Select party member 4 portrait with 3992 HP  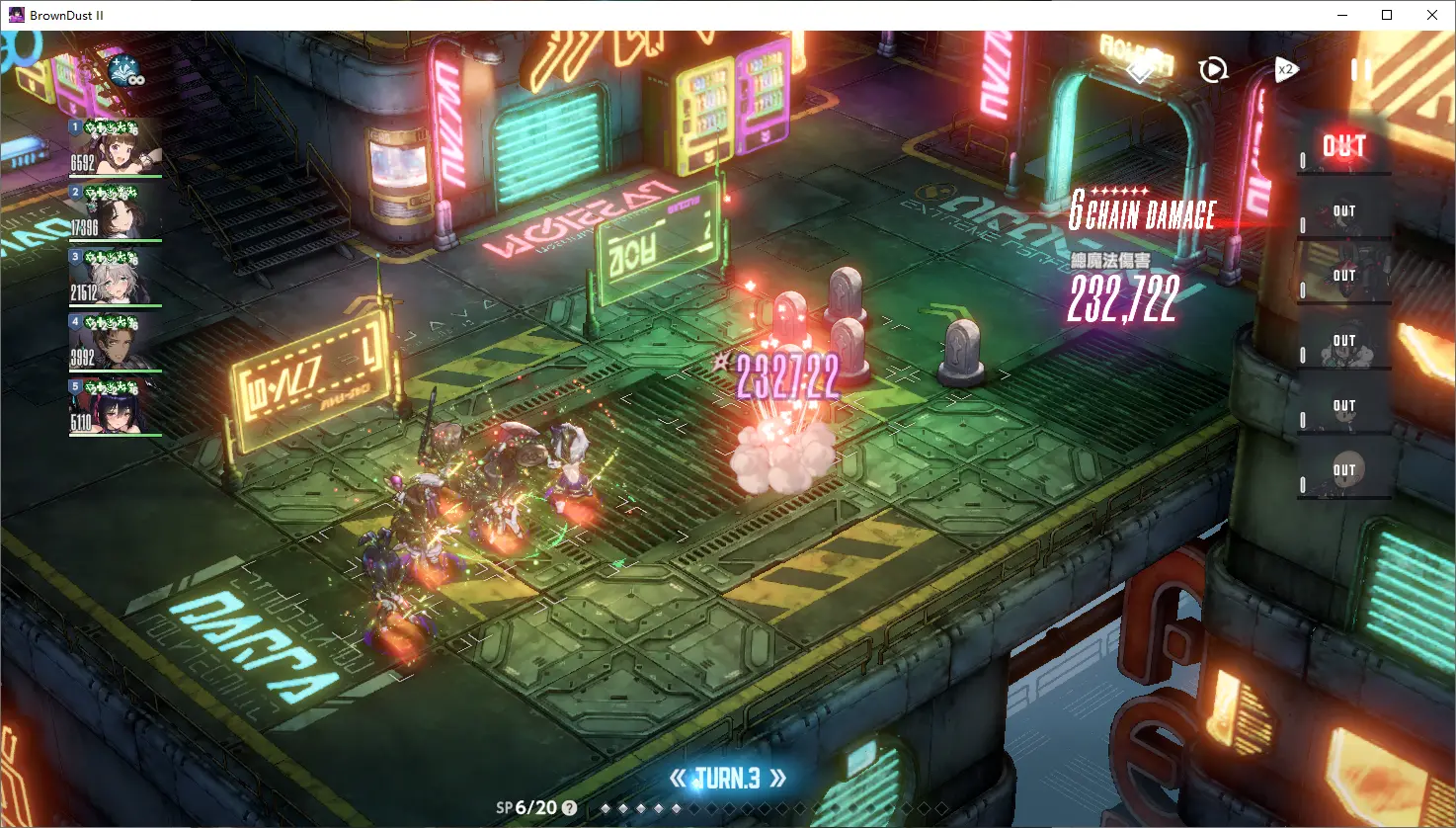click(115, 343)
